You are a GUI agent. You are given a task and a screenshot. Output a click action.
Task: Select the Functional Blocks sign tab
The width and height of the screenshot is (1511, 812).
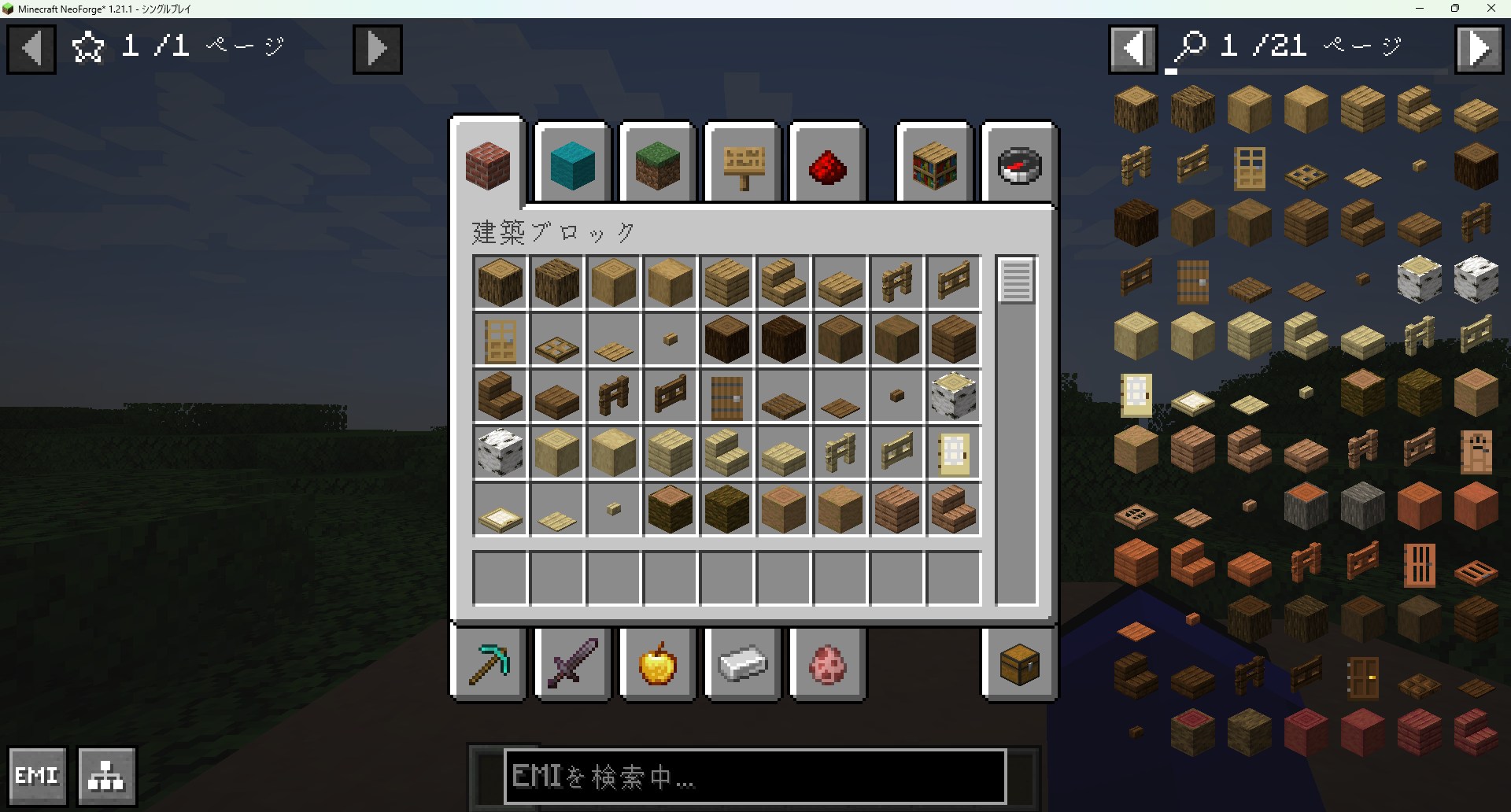(x=743, y=163)
